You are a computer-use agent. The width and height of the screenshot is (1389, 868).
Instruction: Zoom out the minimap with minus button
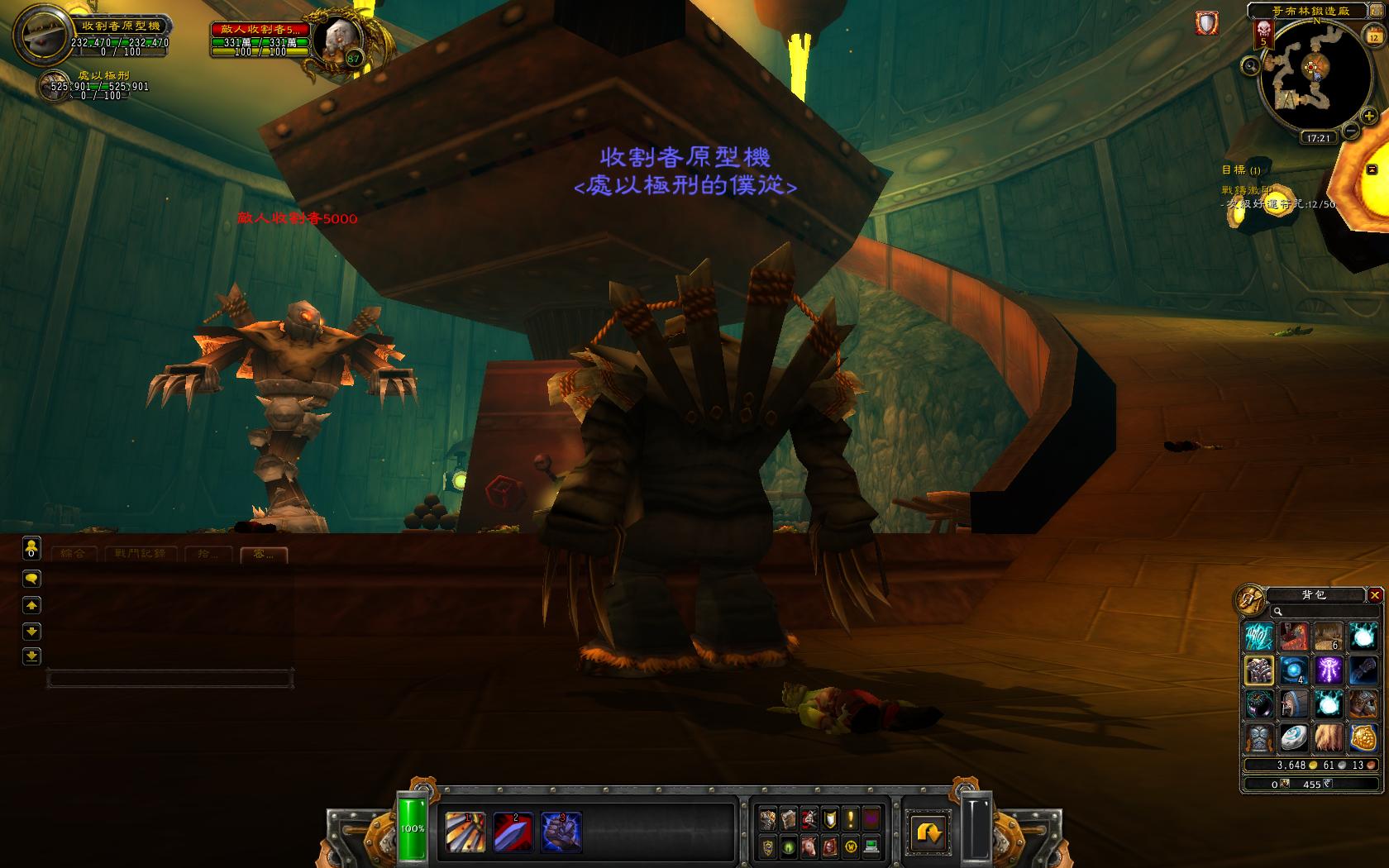[x=1350, y=131]
